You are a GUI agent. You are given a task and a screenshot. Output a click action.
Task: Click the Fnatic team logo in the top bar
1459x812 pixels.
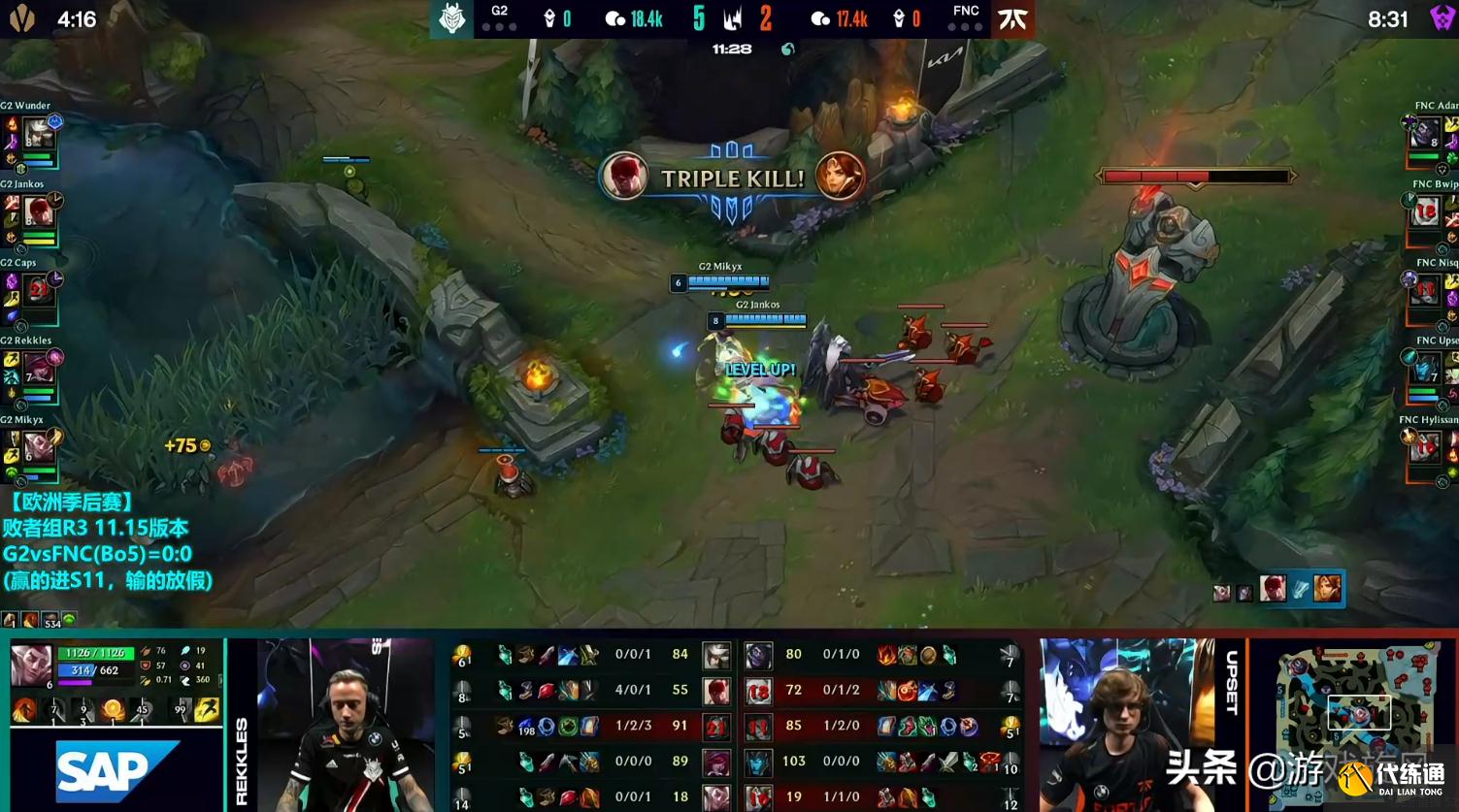1011,17
